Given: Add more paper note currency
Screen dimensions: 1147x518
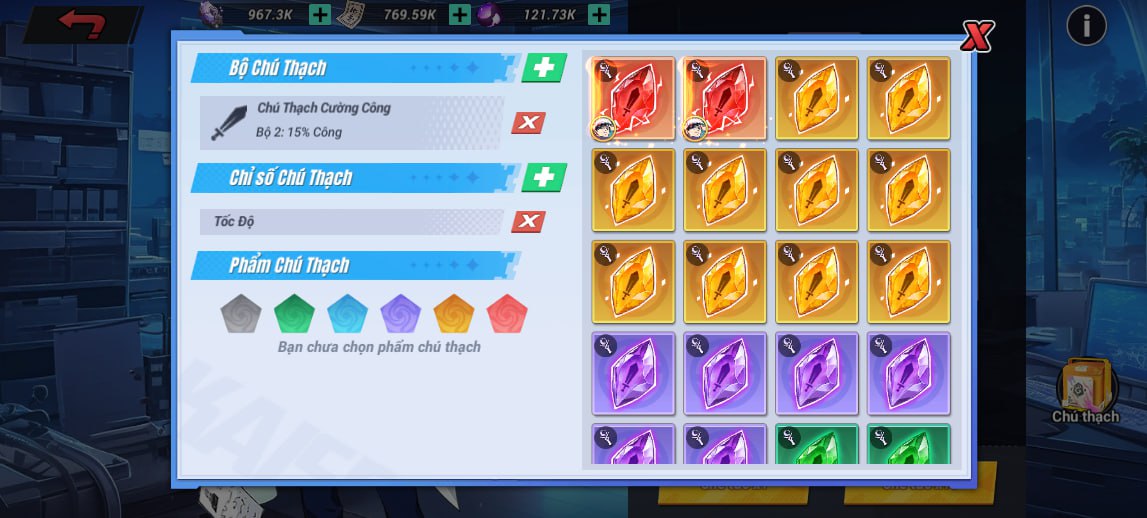Looking at the screenshot, I should [x=460, y=15].
